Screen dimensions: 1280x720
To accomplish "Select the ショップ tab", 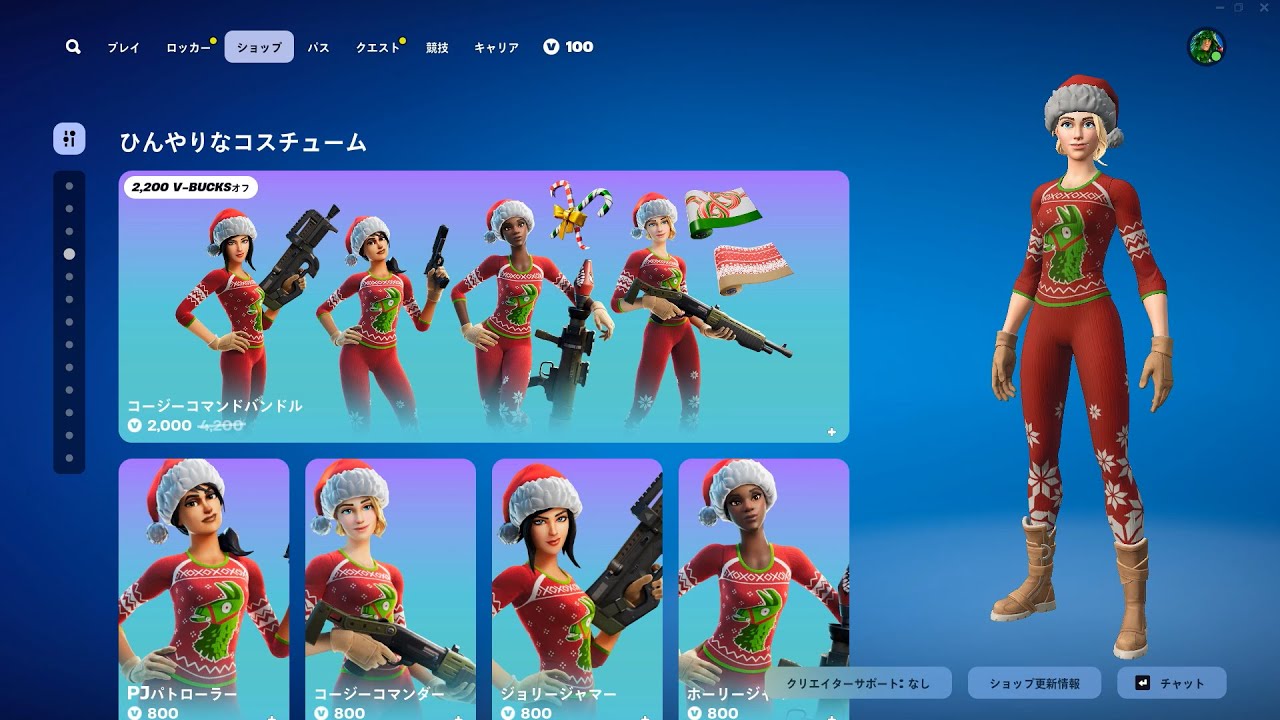I will (x=259, y=47).
